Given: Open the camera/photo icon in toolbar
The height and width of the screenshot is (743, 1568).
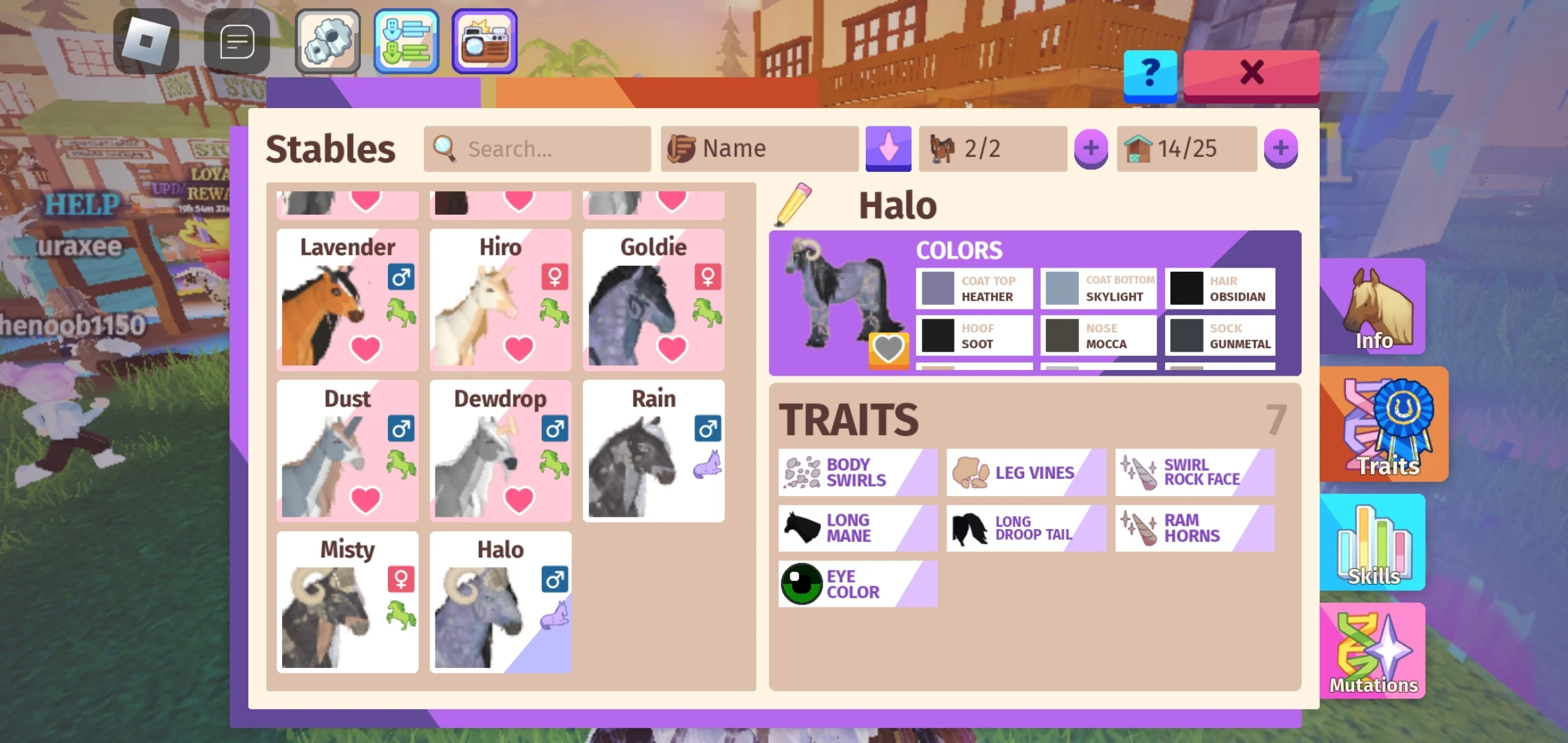Looking at the screenshot, I should click(x=483, y=41).
